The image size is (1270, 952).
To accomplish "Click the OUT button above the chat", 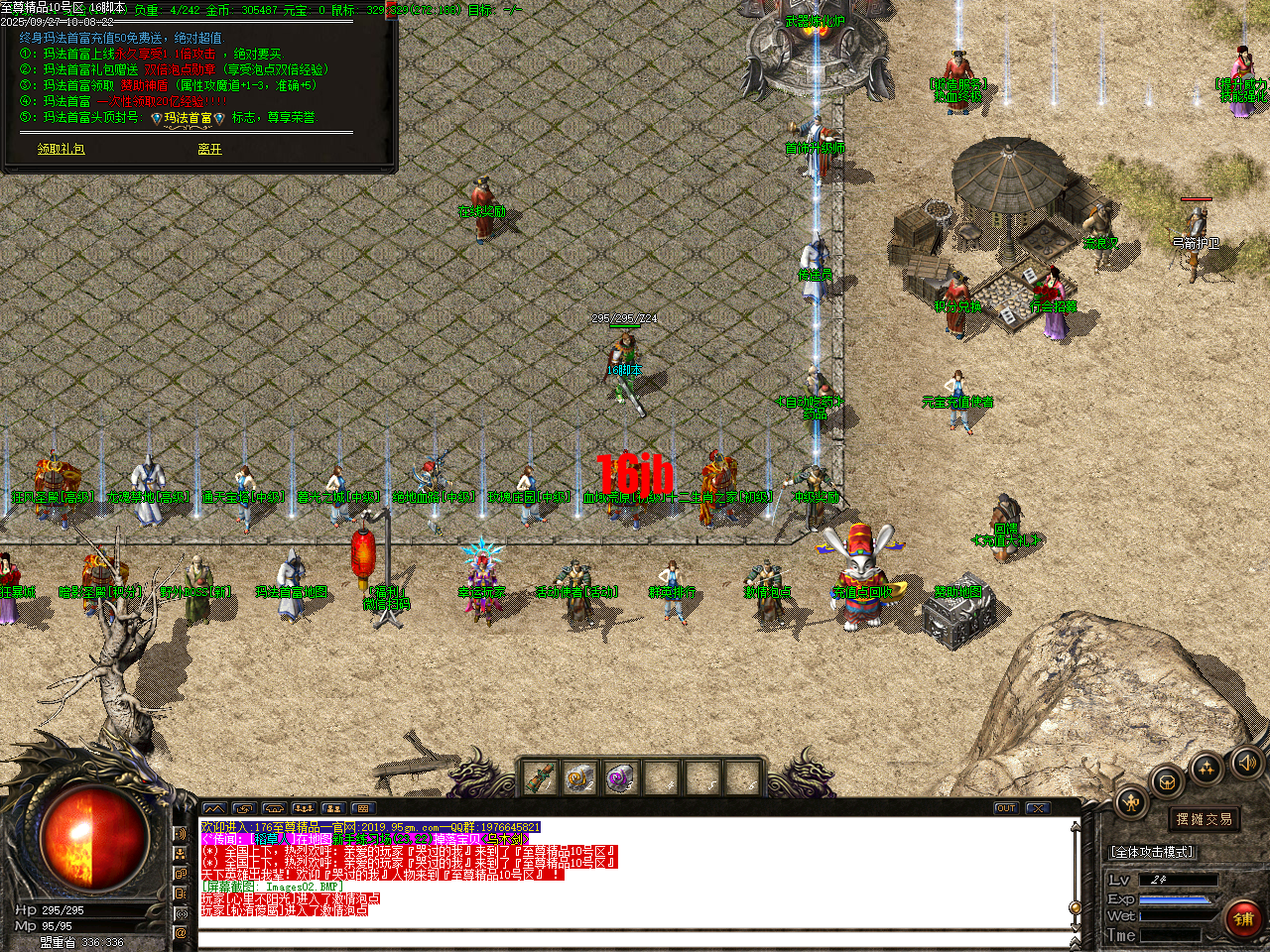I will (1006, 807).
